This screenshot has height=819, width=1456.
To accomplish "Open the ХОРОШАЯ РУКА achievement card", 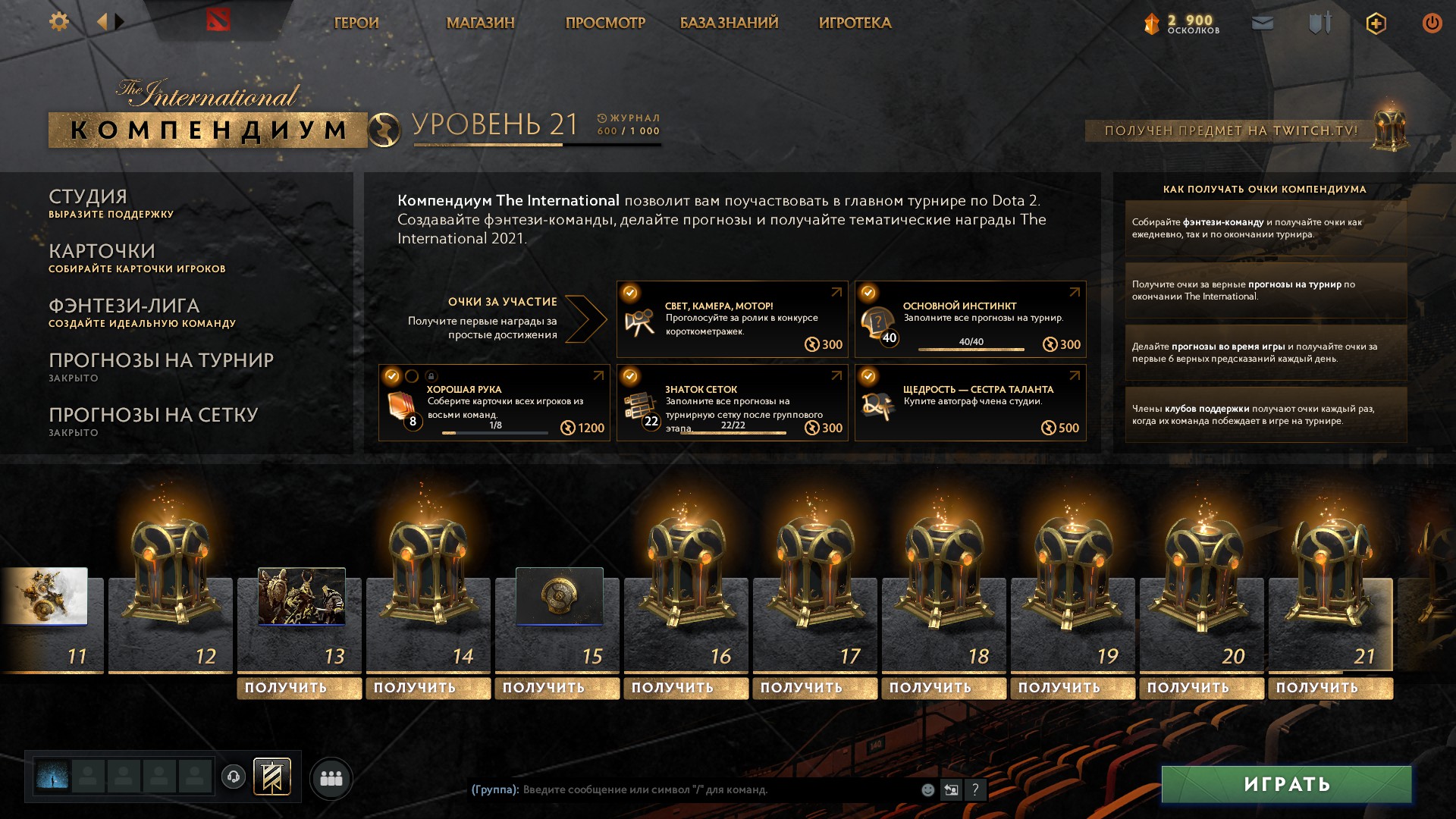I will tap(494, 403).
